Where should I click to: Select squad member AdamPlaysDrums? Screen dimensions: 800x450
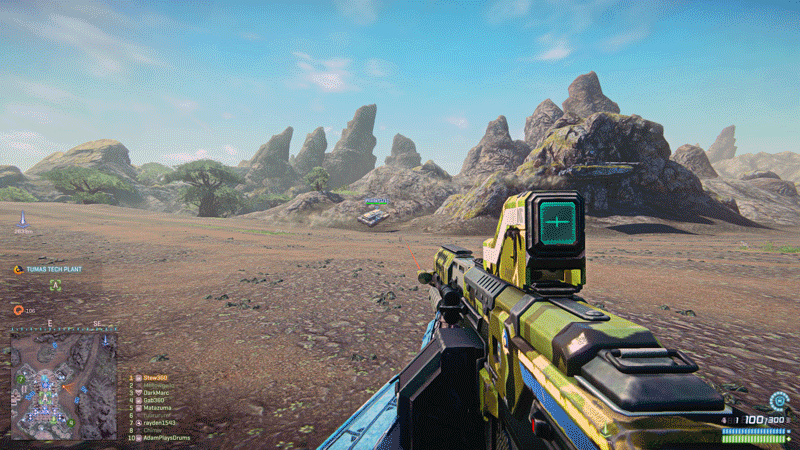coord(166,438)
